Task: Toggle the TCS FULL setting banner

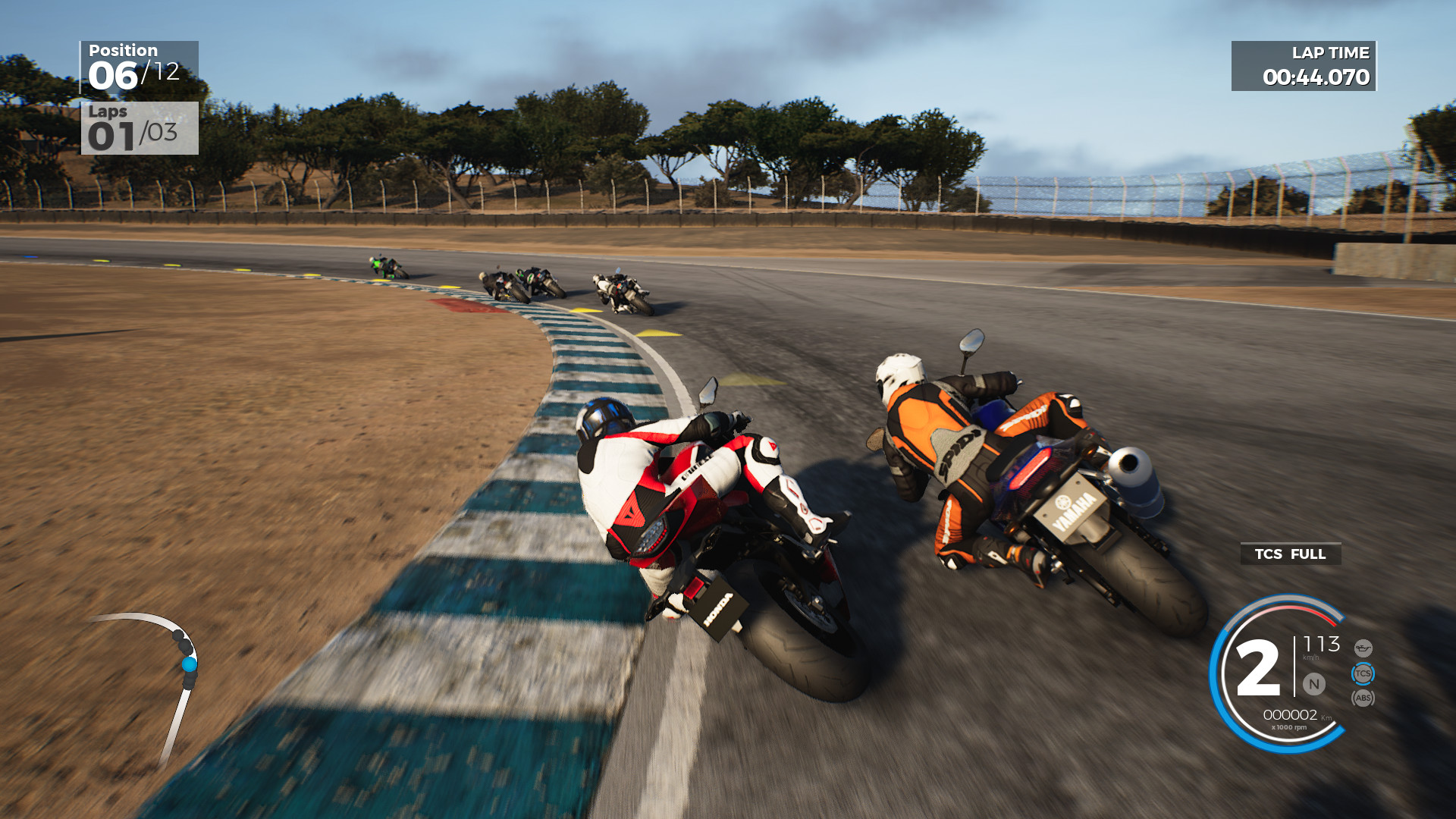Action: tap(1289, 554)
